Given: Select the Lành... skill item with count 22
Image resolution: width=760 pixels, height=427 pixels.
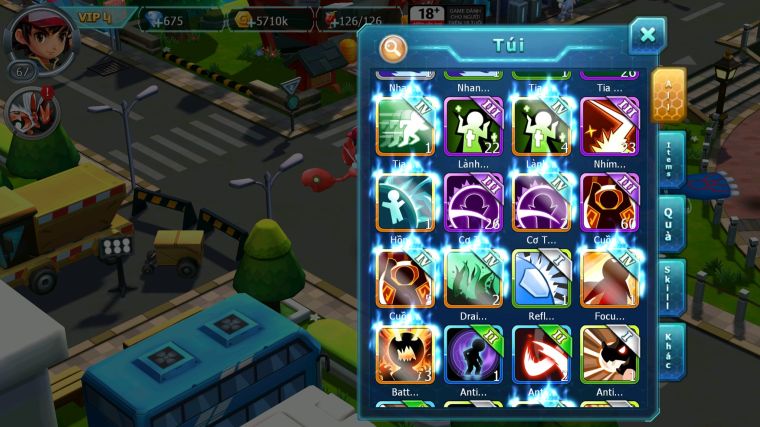Looking at the screenshot, I should pyautogui.click(x=473, y=127).
